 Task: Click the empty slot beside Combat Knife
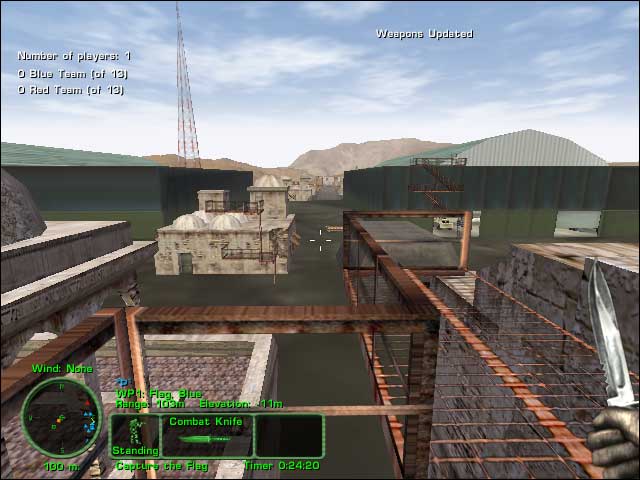coord(289,435)
